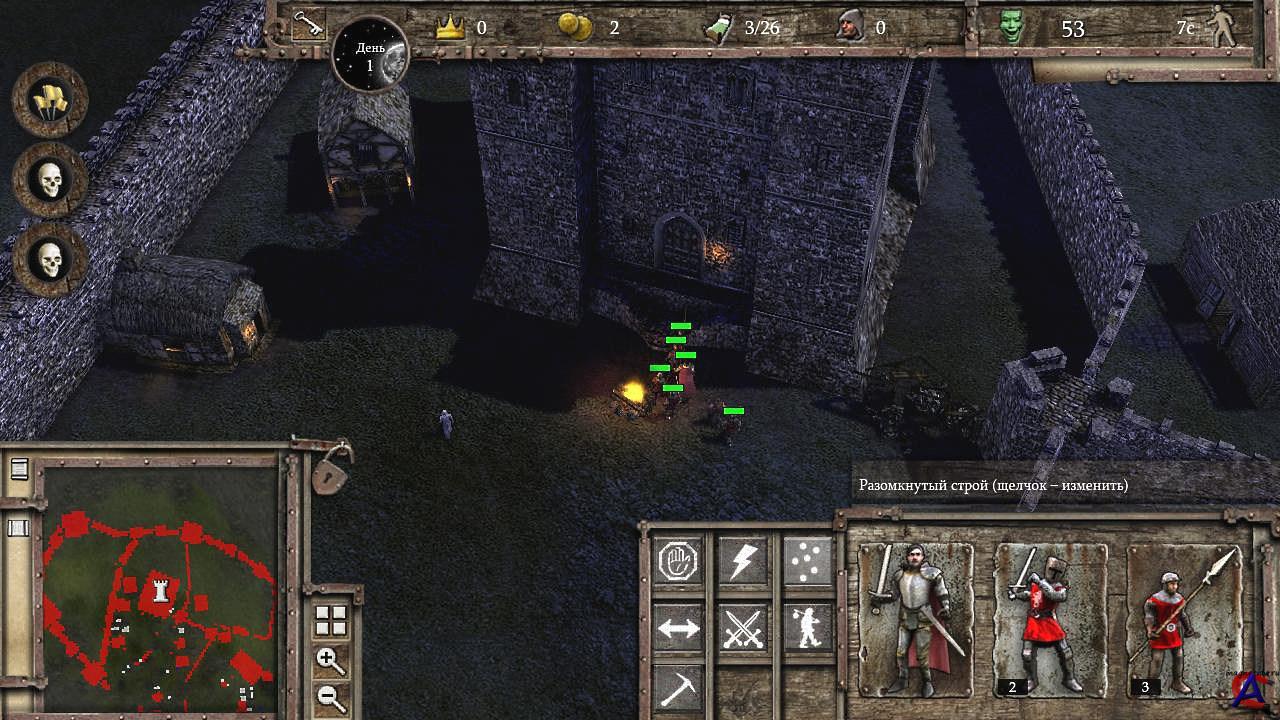This screenshot has width=1280, height=720.
Task: Click the pickaxe command button
Action: click(x=680, y=688)
